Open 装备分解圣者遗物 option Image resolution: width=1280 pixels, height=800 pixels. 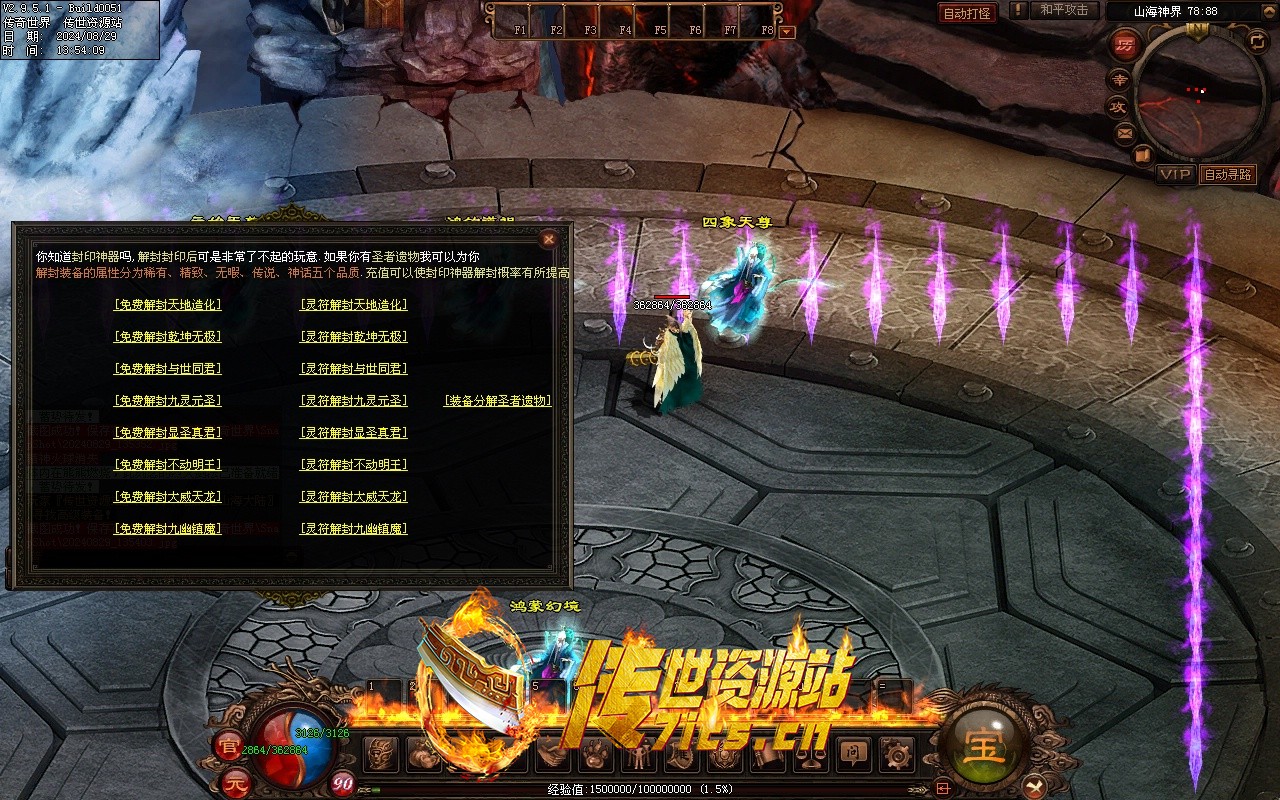(498, 401)
